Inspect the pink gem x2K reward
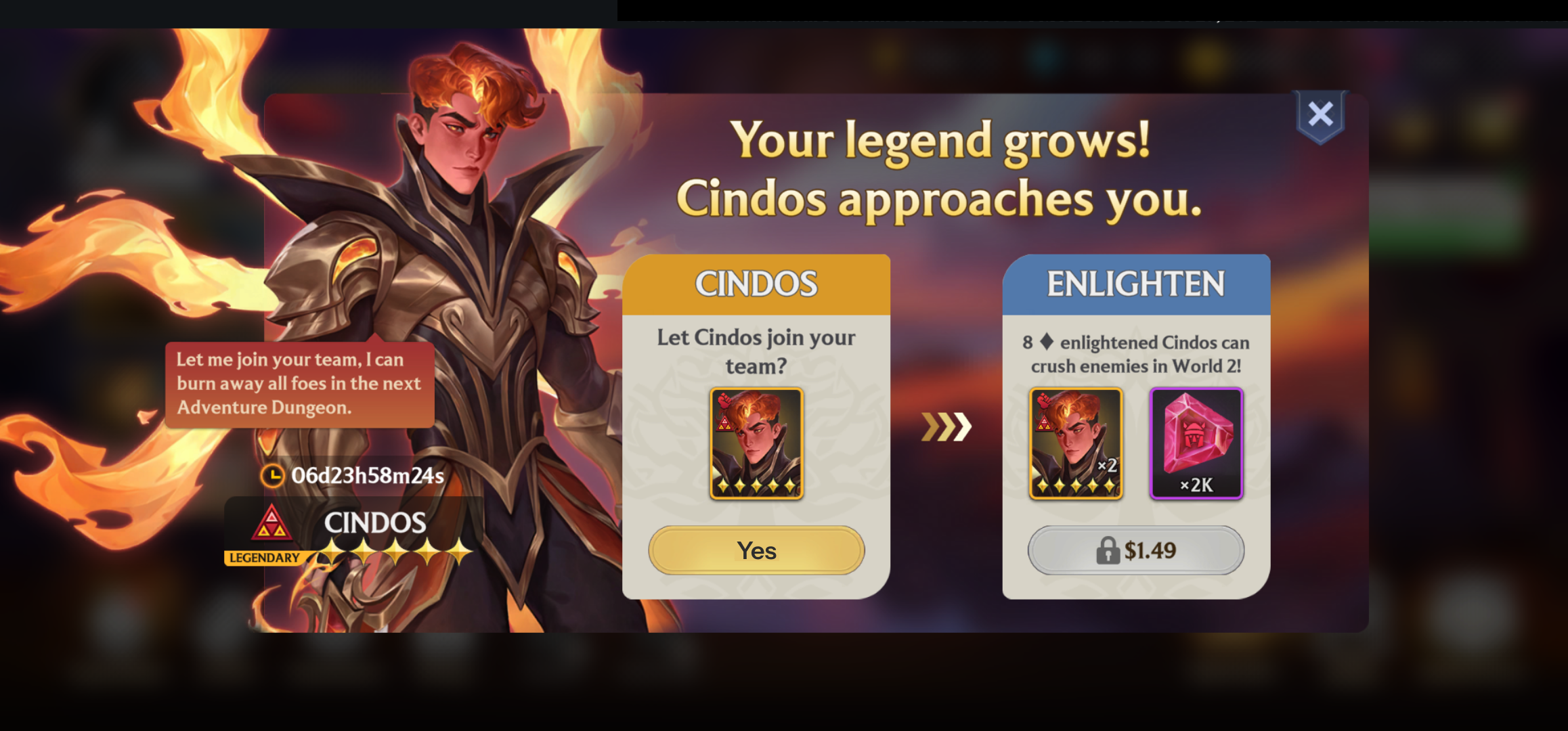Screen dimensions: 1568x731 1196,443
